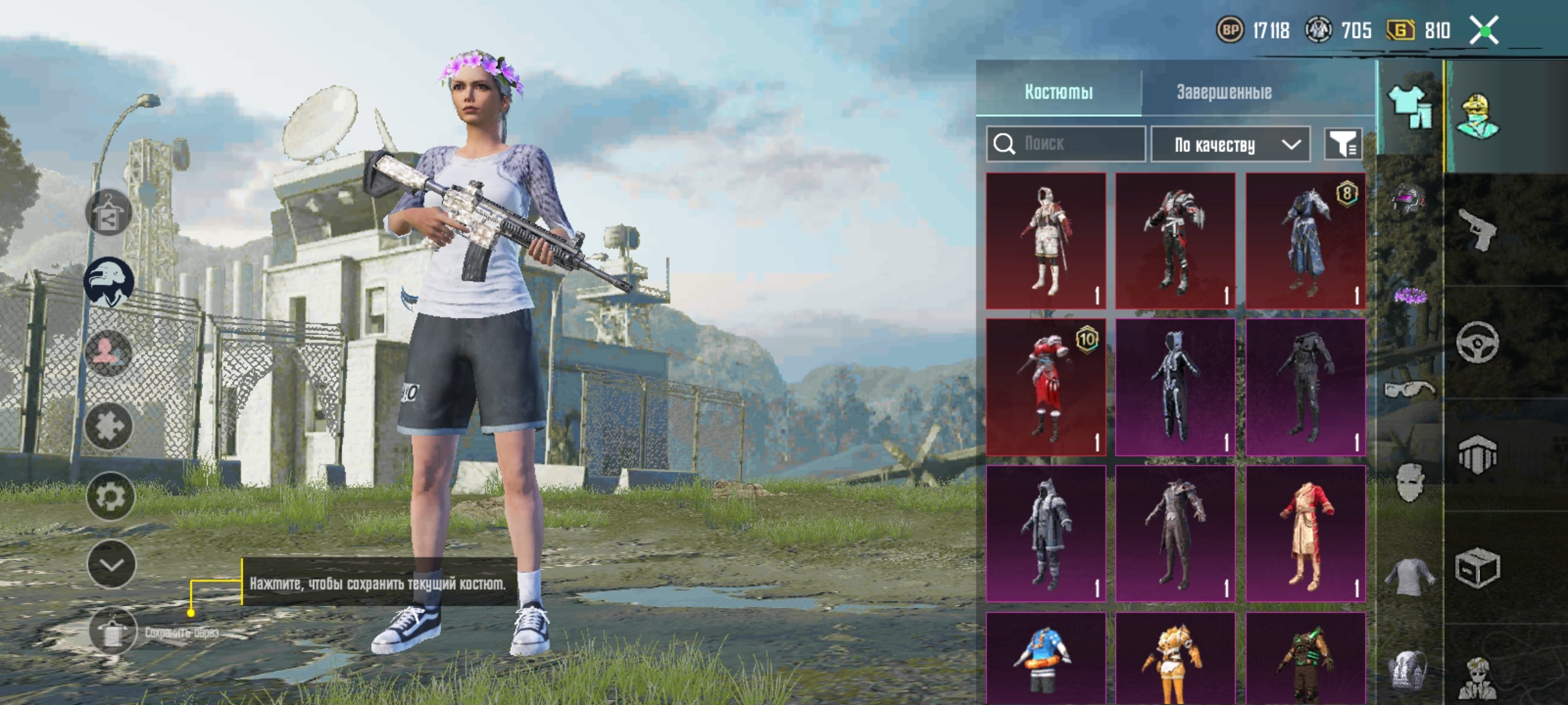The image size is (1568, 705).
Task: Collapse side buttons with the down arrow
Action: click(x=111, y=565)
